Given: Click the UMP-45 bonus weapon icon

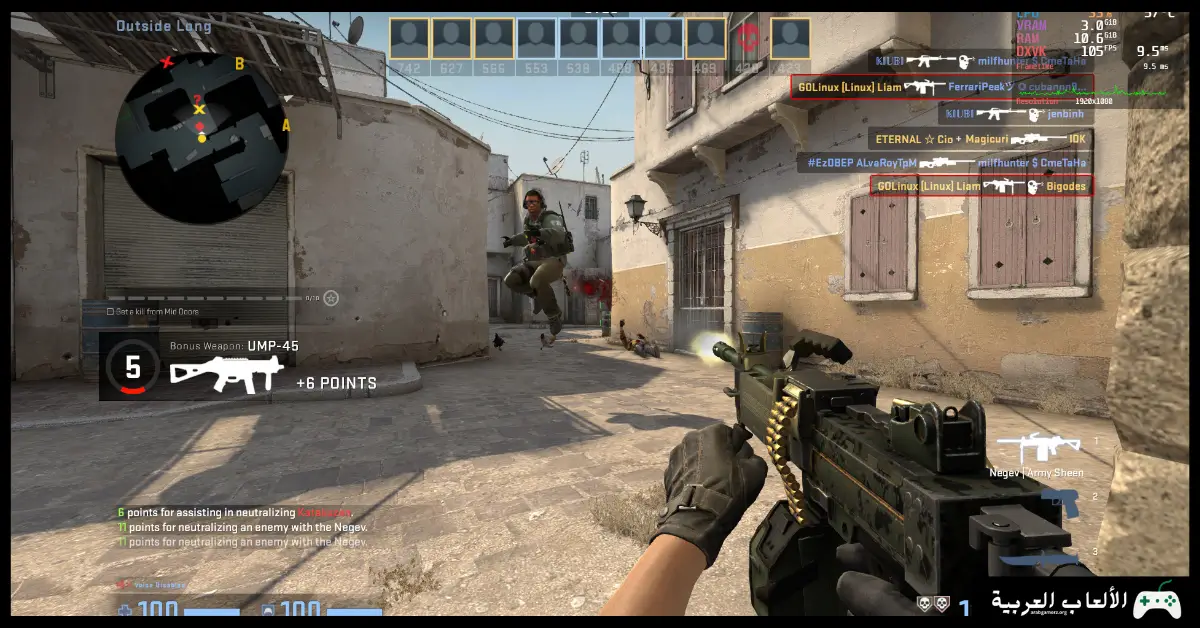Looking at the screenshot, I should pos(224,373).
